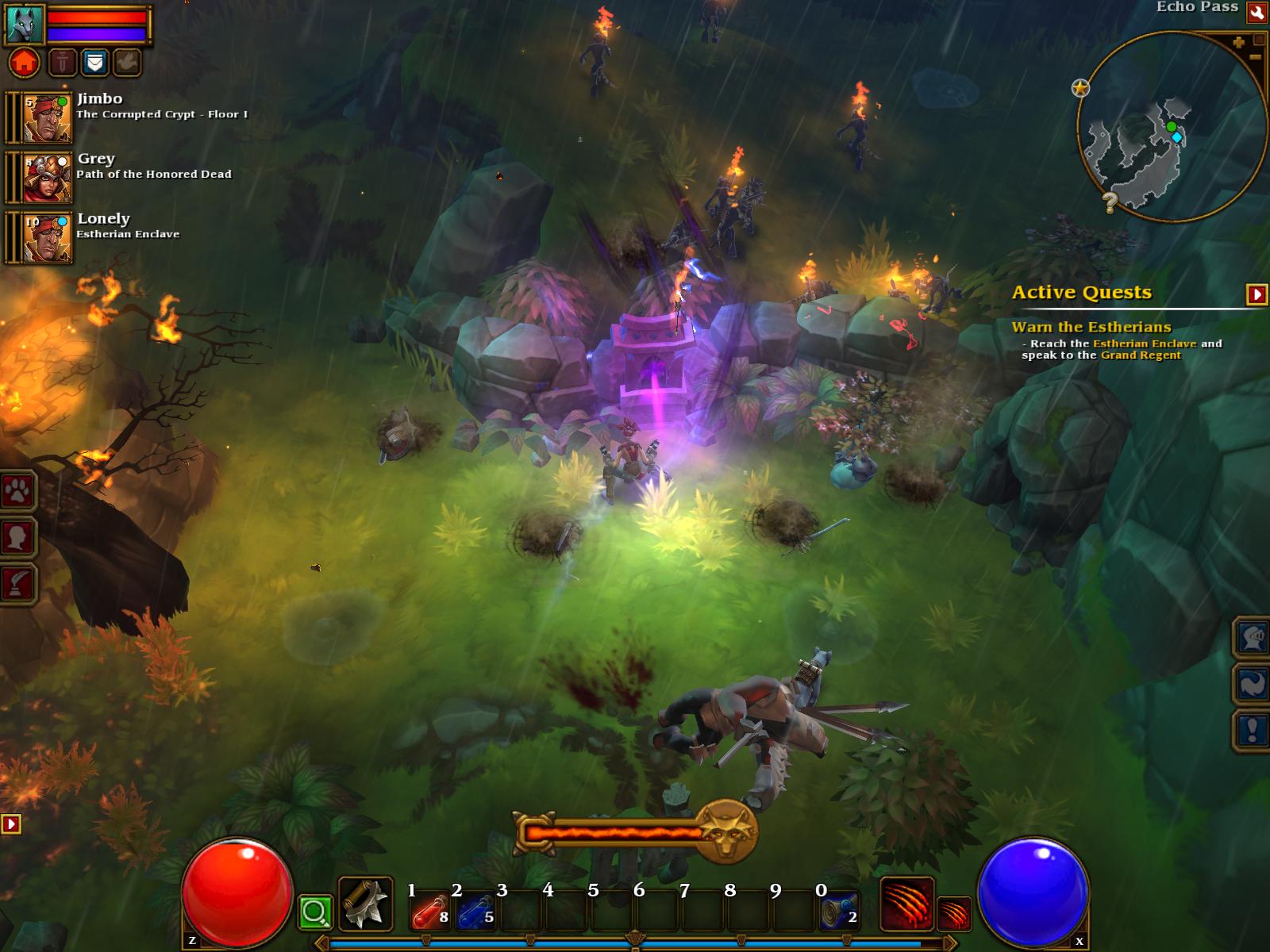Activate the large red claw slash skill
The image size is (1270, 952).
click(x=906, y=903)
